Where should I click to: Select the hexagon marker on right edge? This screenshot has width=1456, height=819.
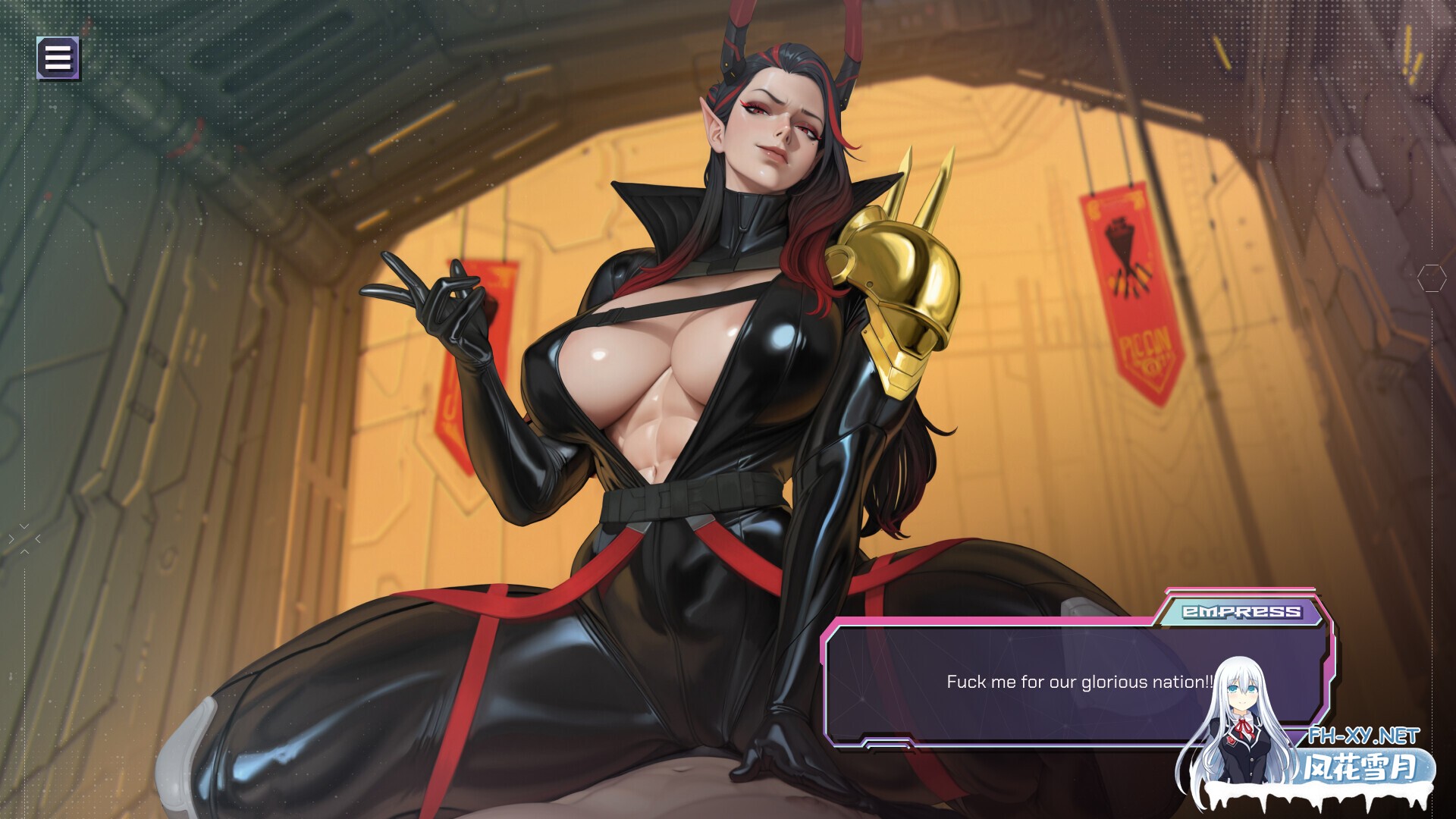point(1432,278)
